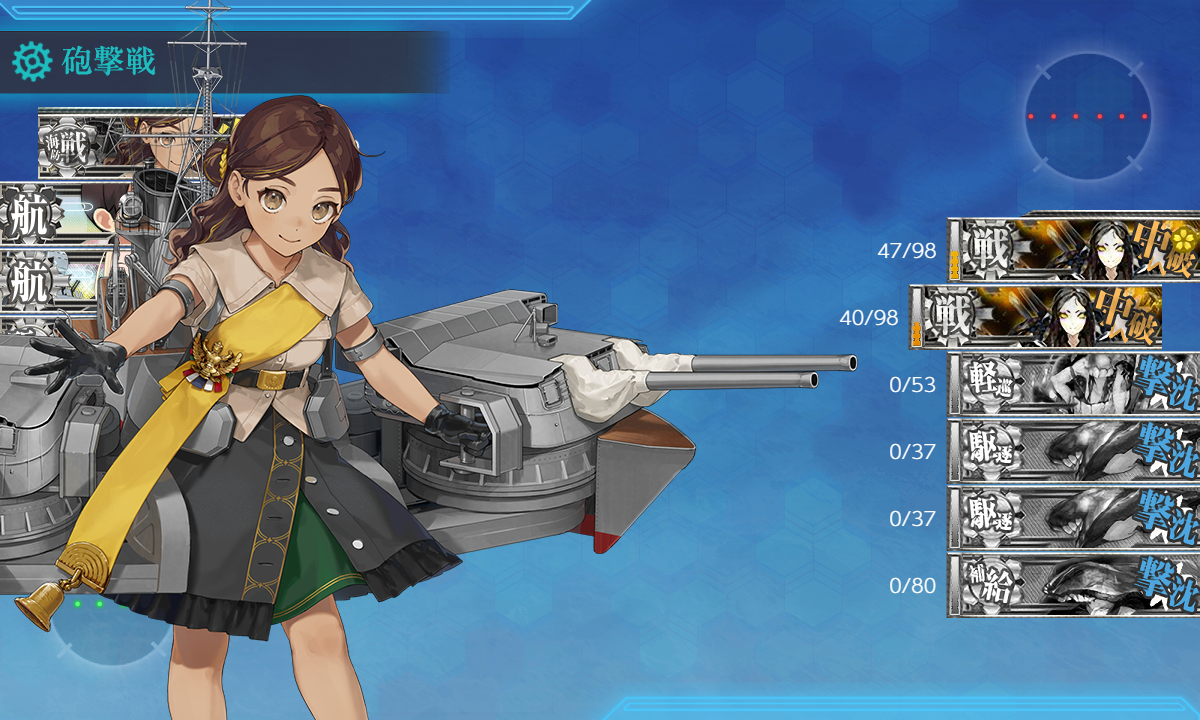Click the enemy formation radar with red dots
The width and height of the screenshot is (1200, 720).
1087,116
